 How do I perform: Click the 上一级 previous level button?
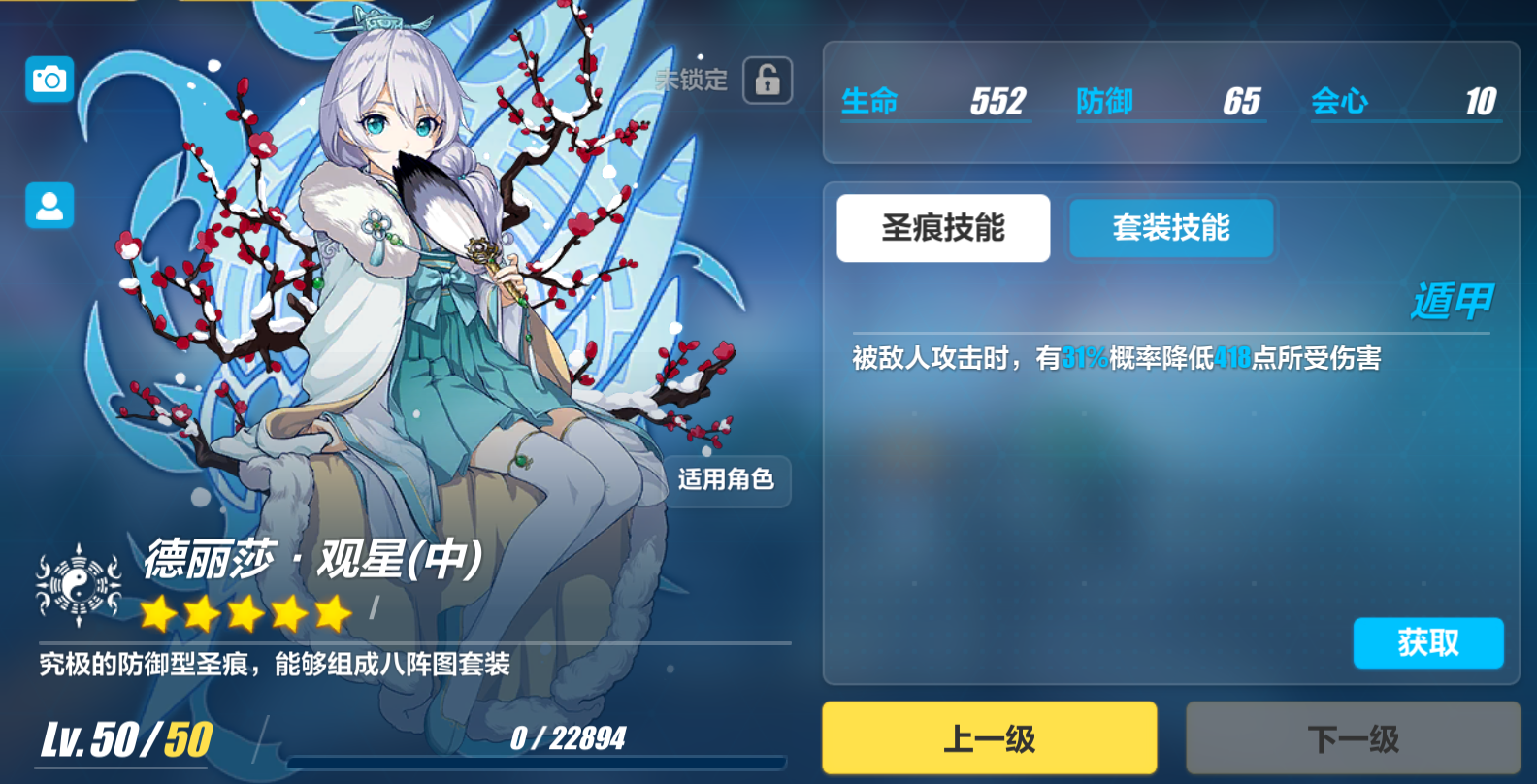click(x=988, y=737)
